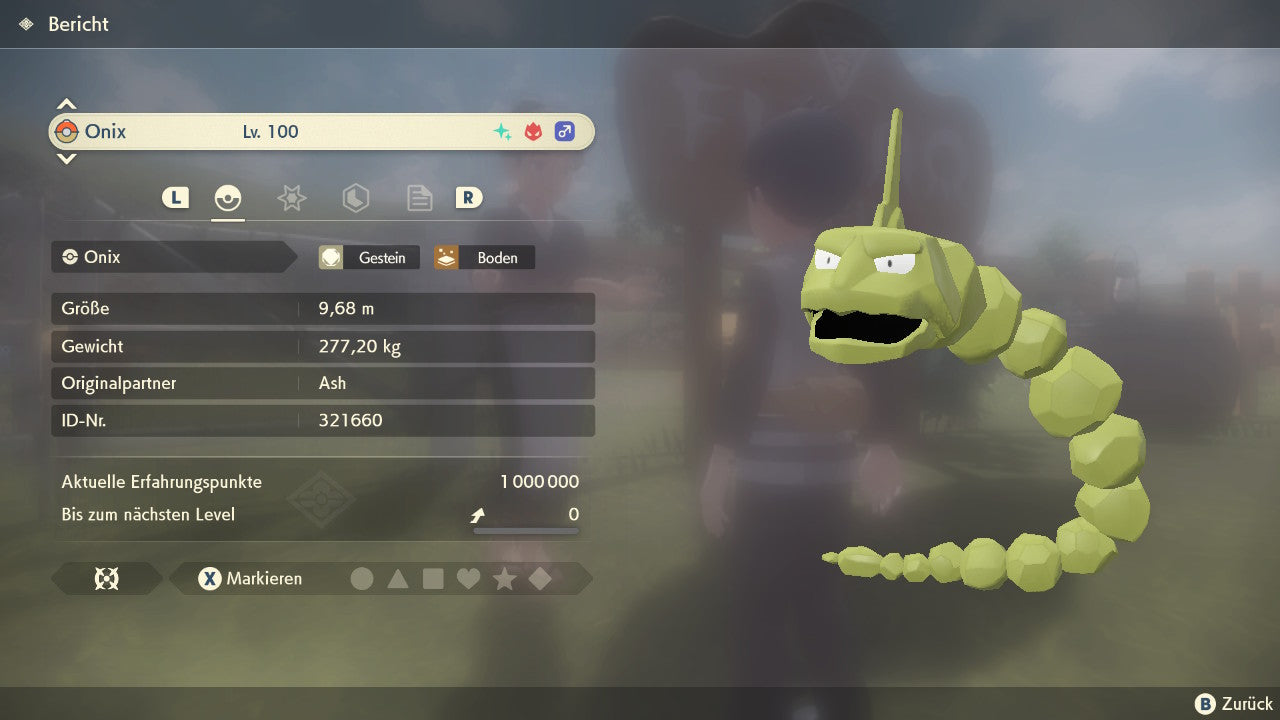
Task: Toggle the heart marking
Action: 468,578
